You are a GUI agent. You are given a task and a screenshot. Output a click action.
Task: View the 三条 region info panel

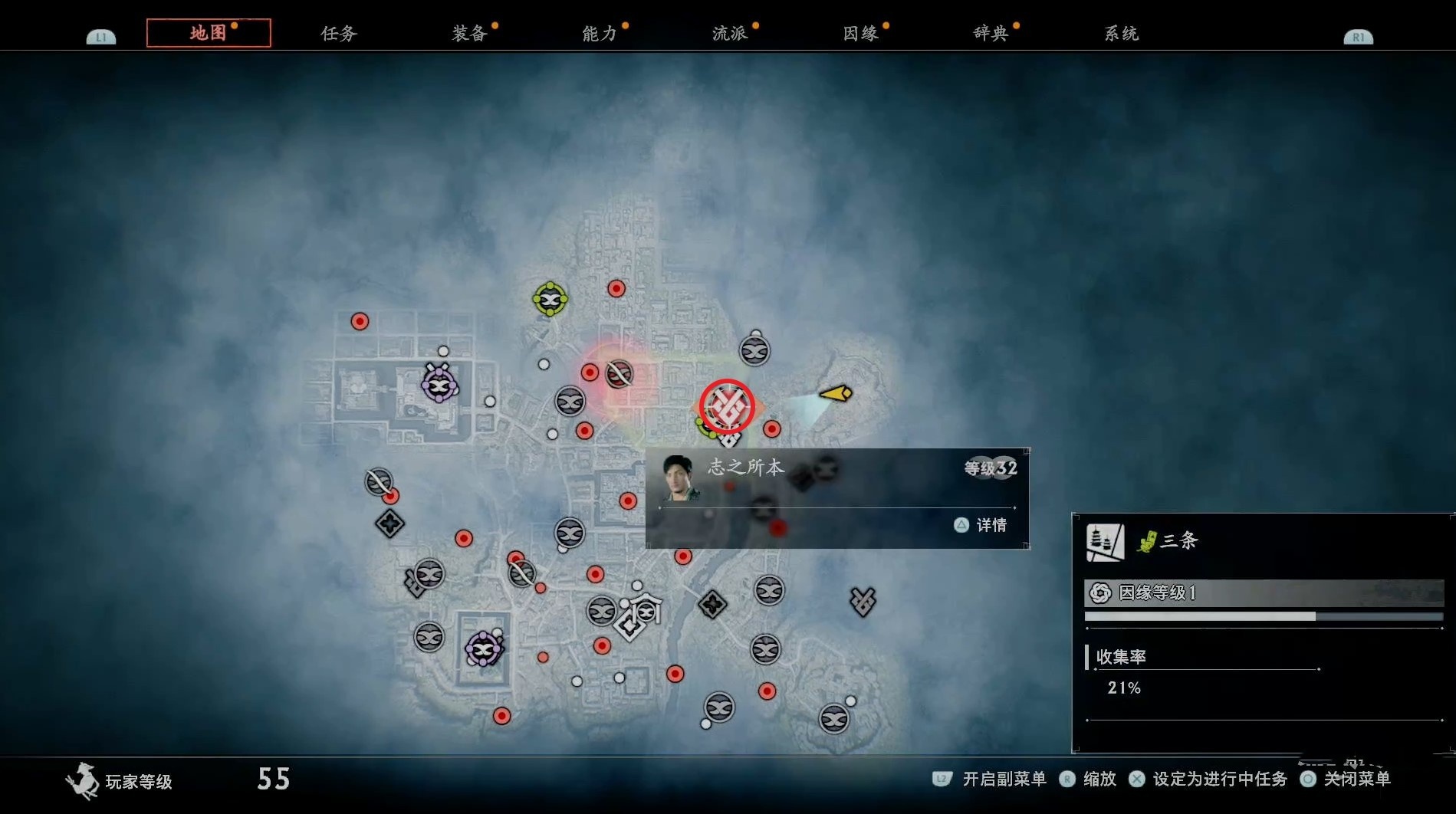click(x=1262, y=632)
